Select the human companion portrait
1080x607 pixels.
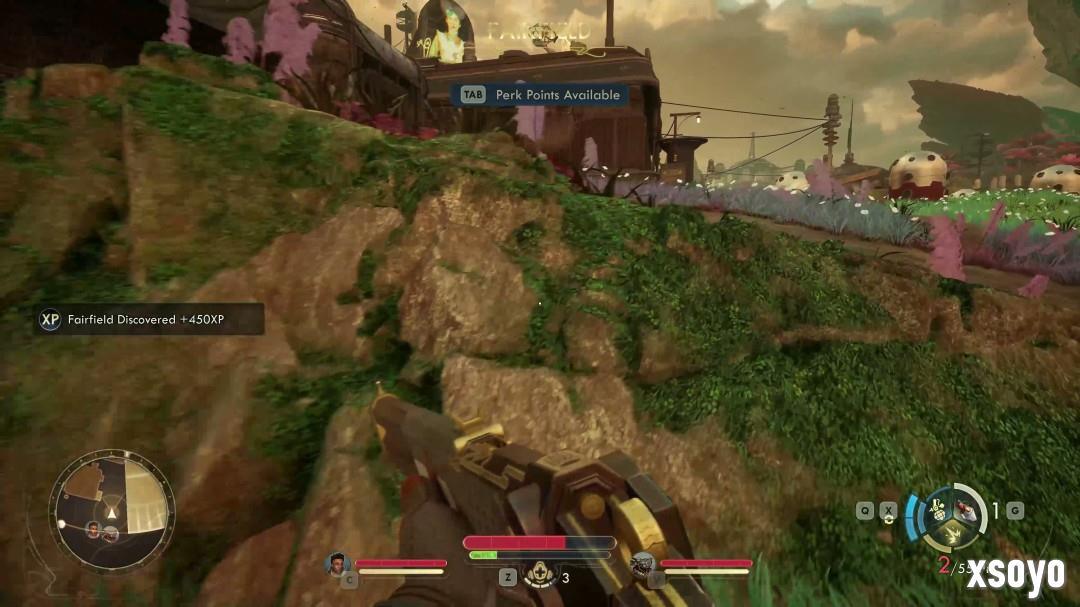[338, 564]
